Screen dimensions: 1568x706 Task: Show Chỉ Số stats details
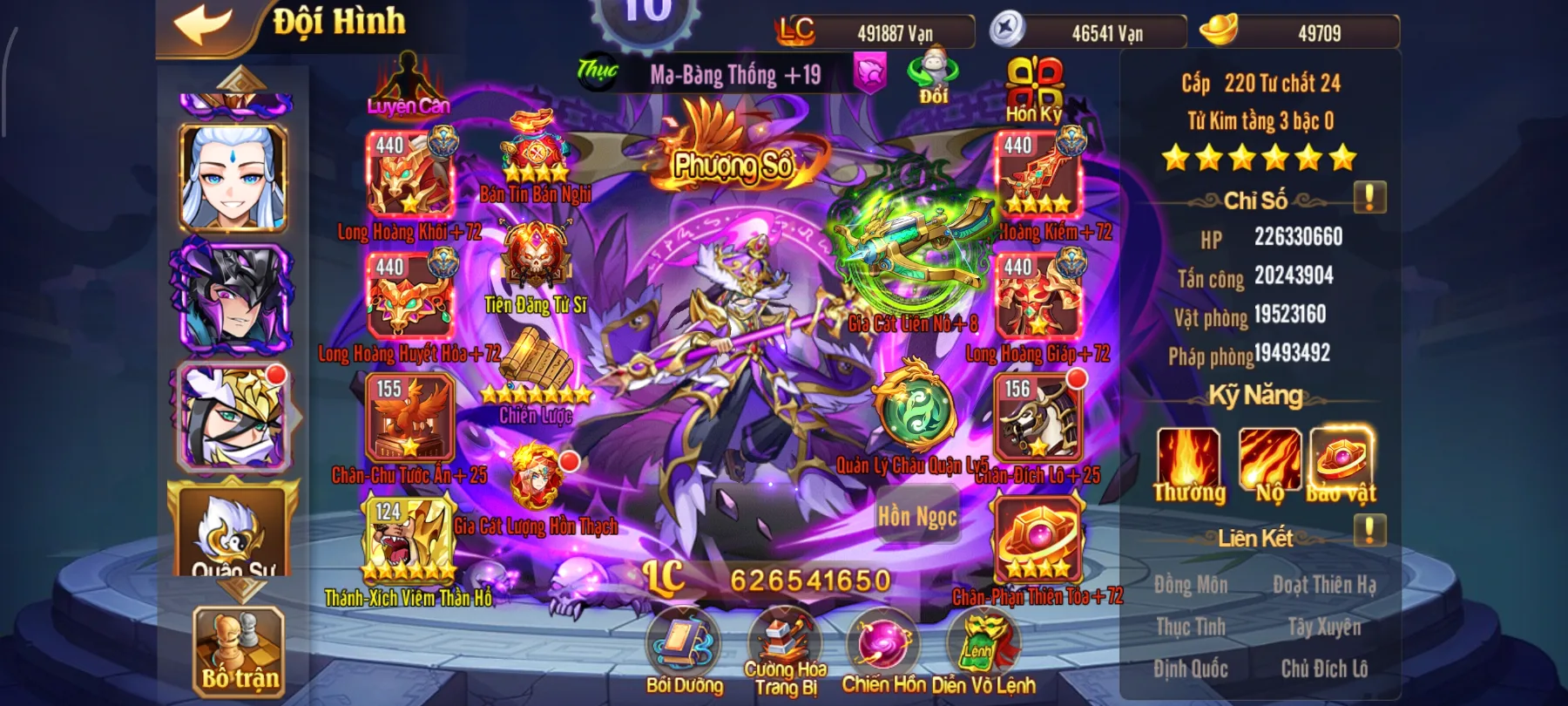point(1369,198)
